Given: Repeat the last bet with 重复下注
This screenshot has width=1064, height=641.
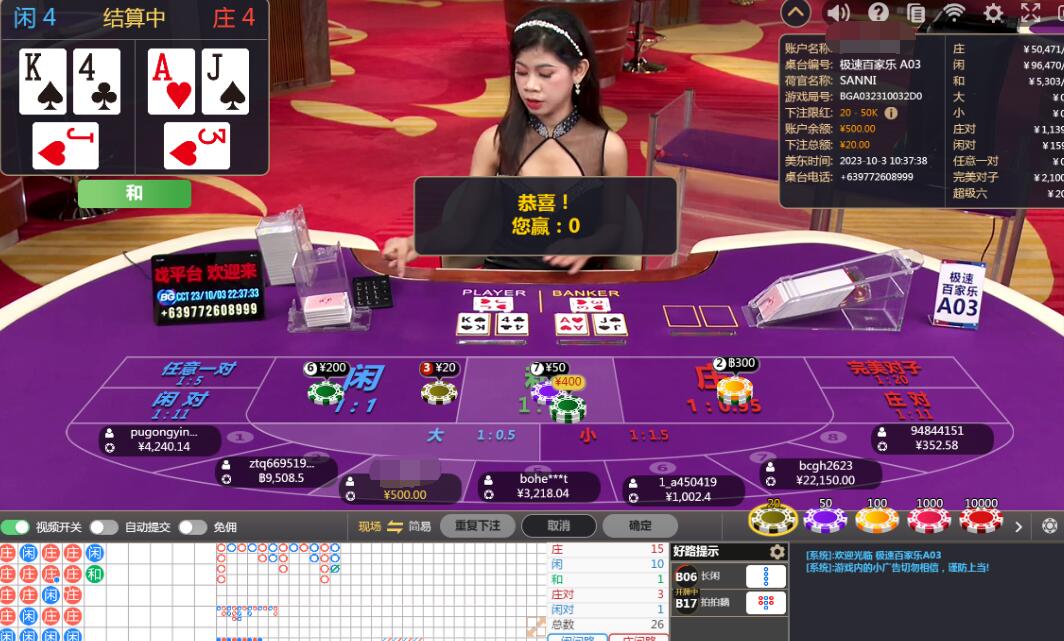Looking at the screenshot, I should (x=476, y=526).
